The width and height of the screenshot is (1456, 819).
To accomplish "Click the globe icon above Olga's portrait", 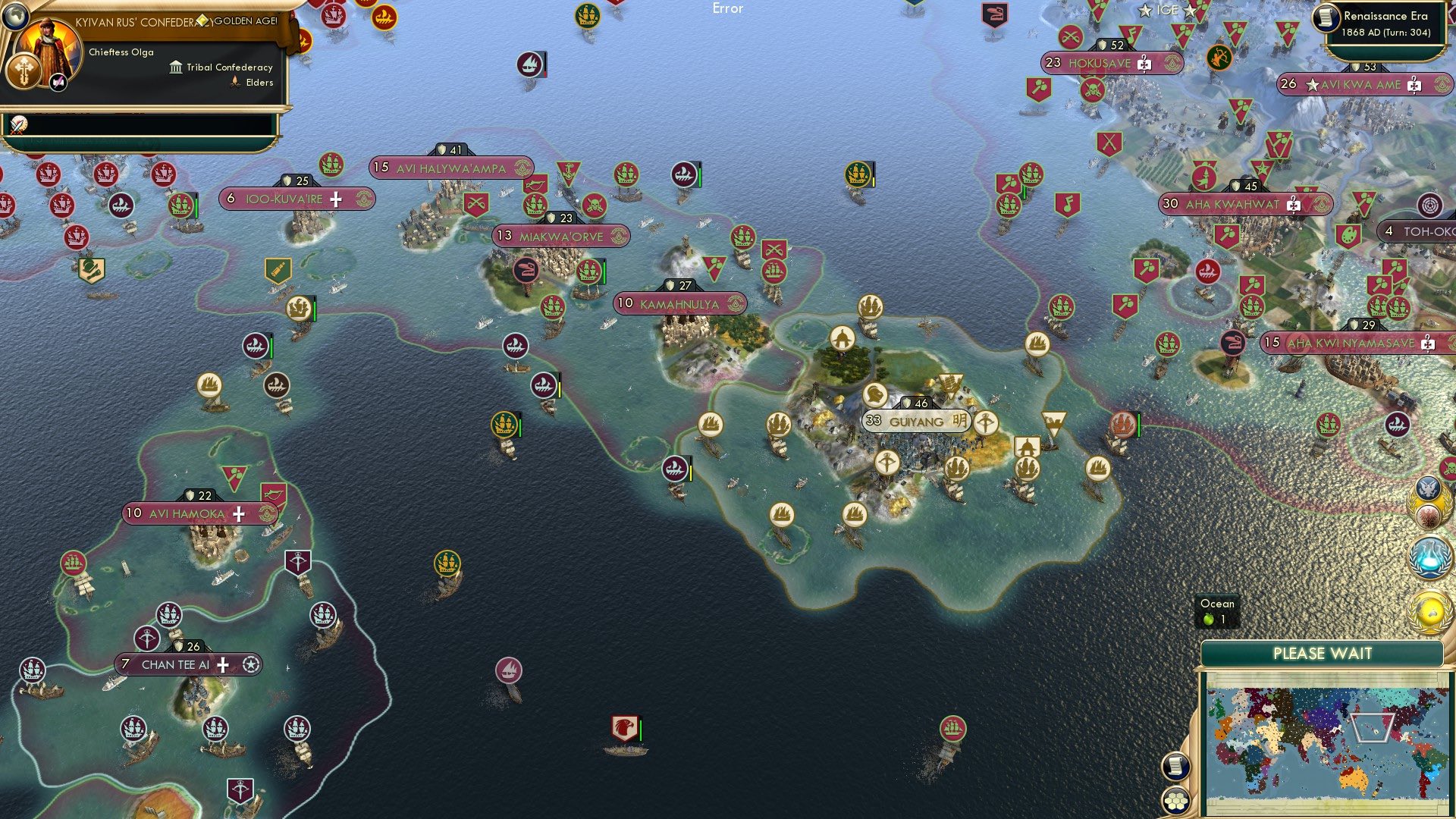I will tap(17, 18).
